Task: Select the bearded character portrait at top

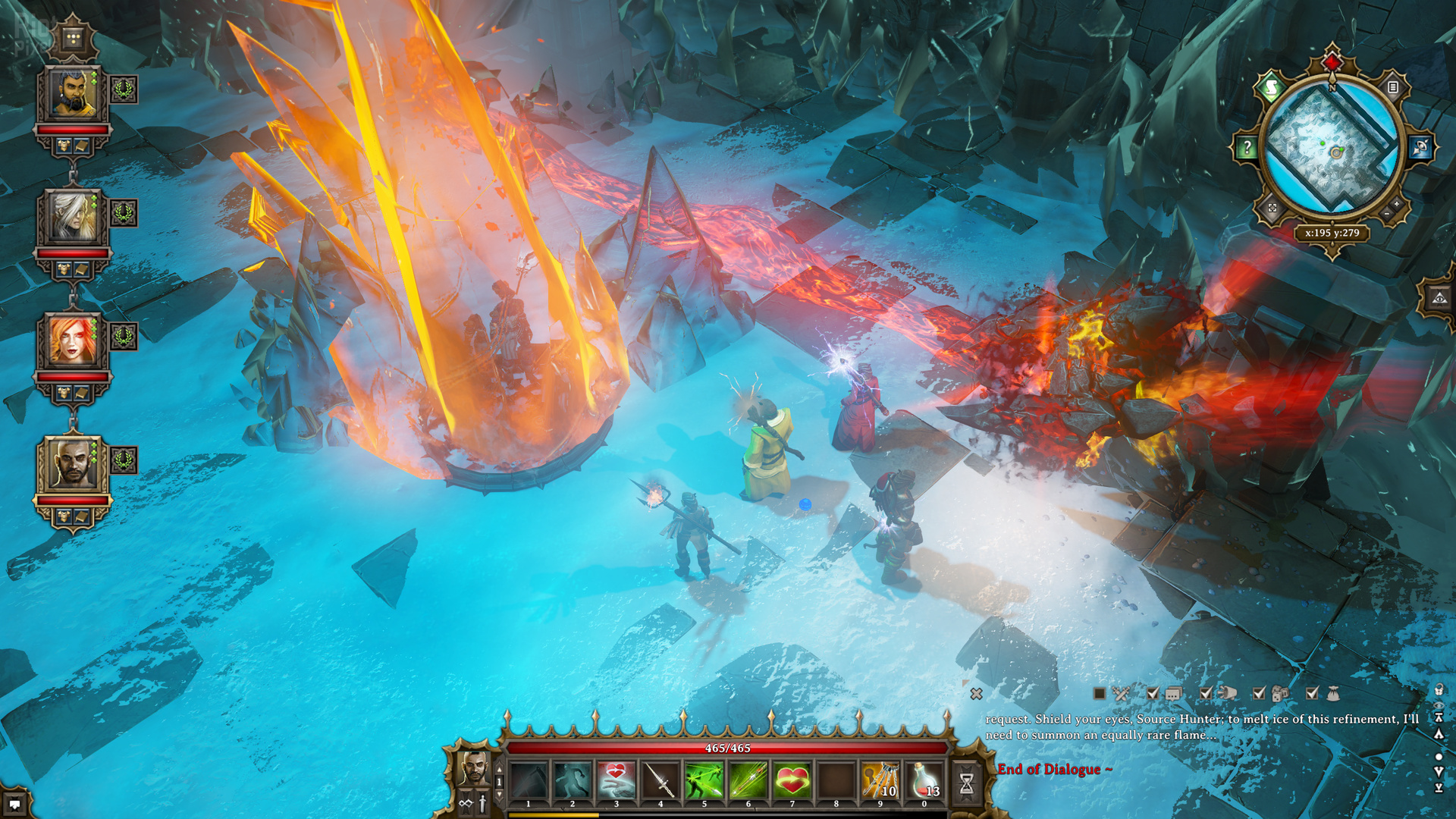Action: tap(74, 94)
